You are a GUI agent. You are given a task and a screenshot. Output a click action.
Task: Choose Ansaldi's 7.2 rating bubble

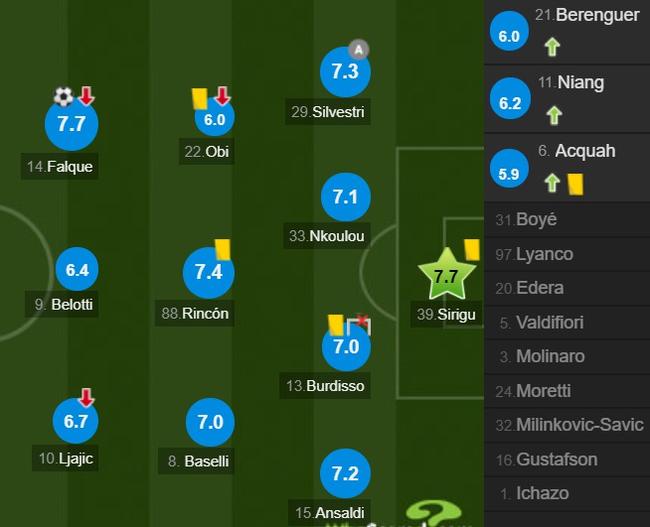coord(344,474)
